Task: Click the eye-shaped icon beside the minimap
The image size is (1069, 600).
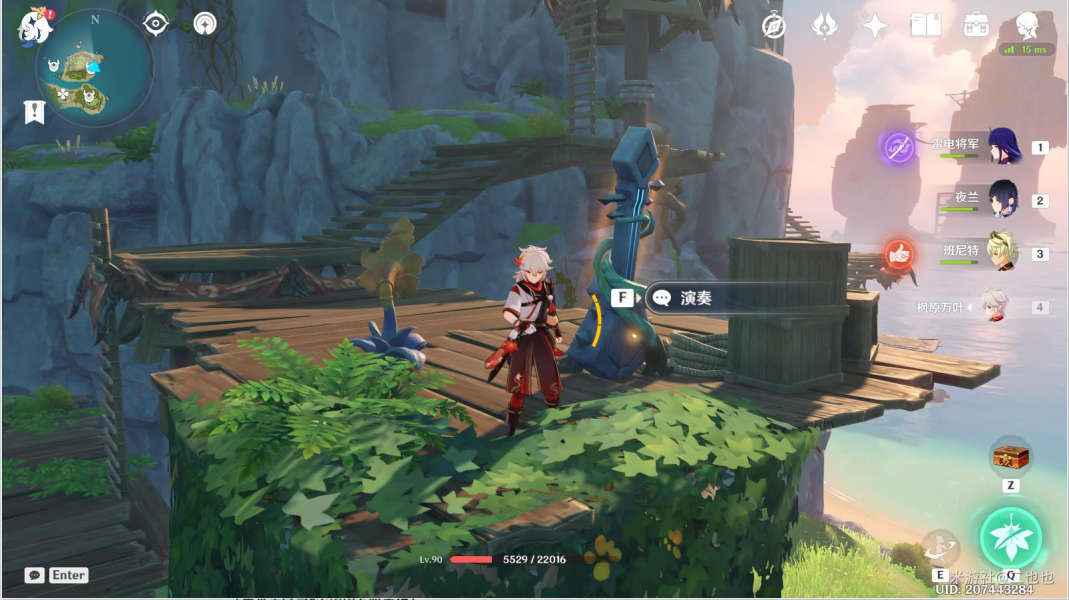Action: [156, 23]
